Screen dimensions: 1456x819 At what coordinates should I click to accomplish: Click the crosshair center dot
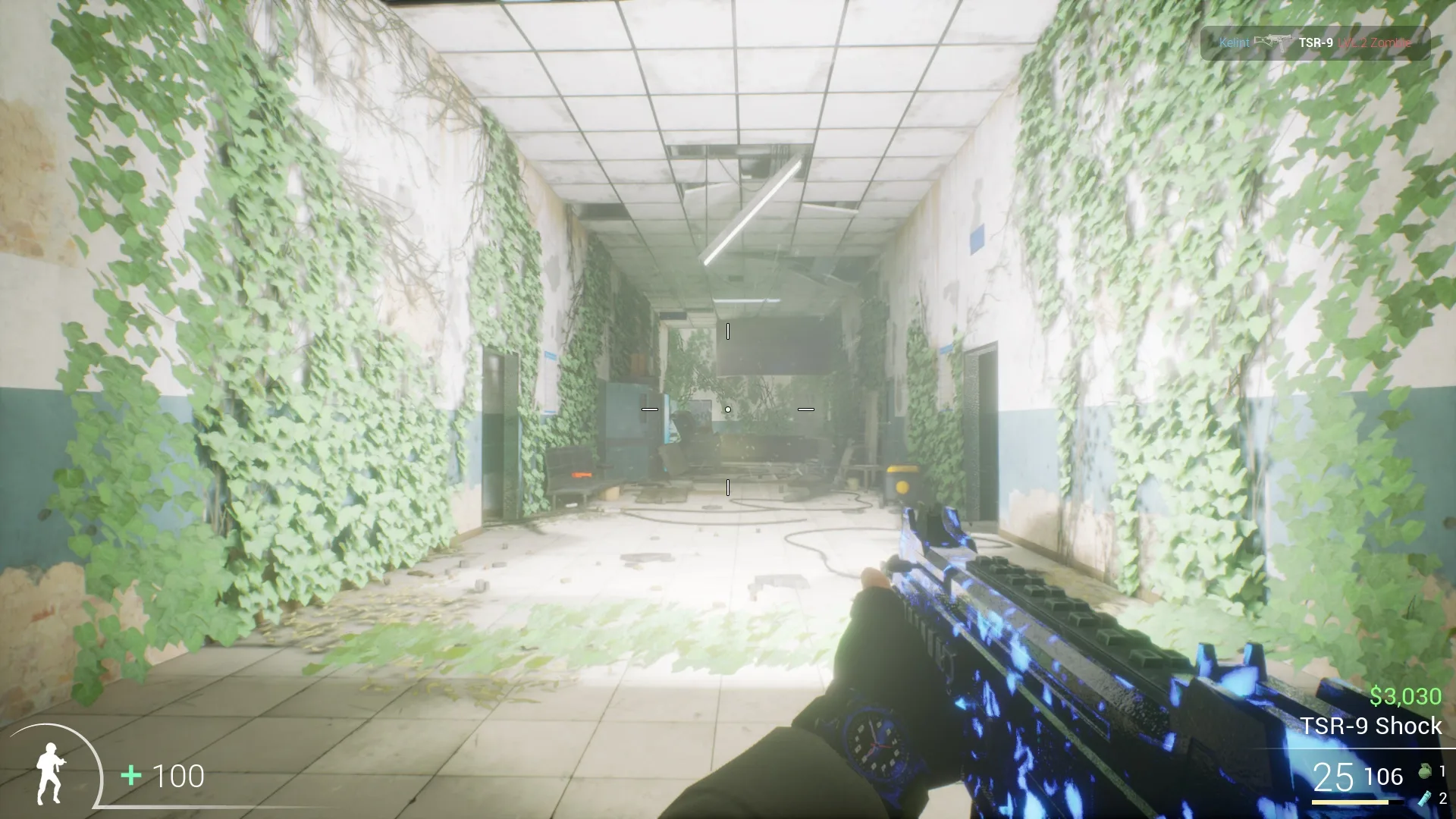[x=728, y=408]
